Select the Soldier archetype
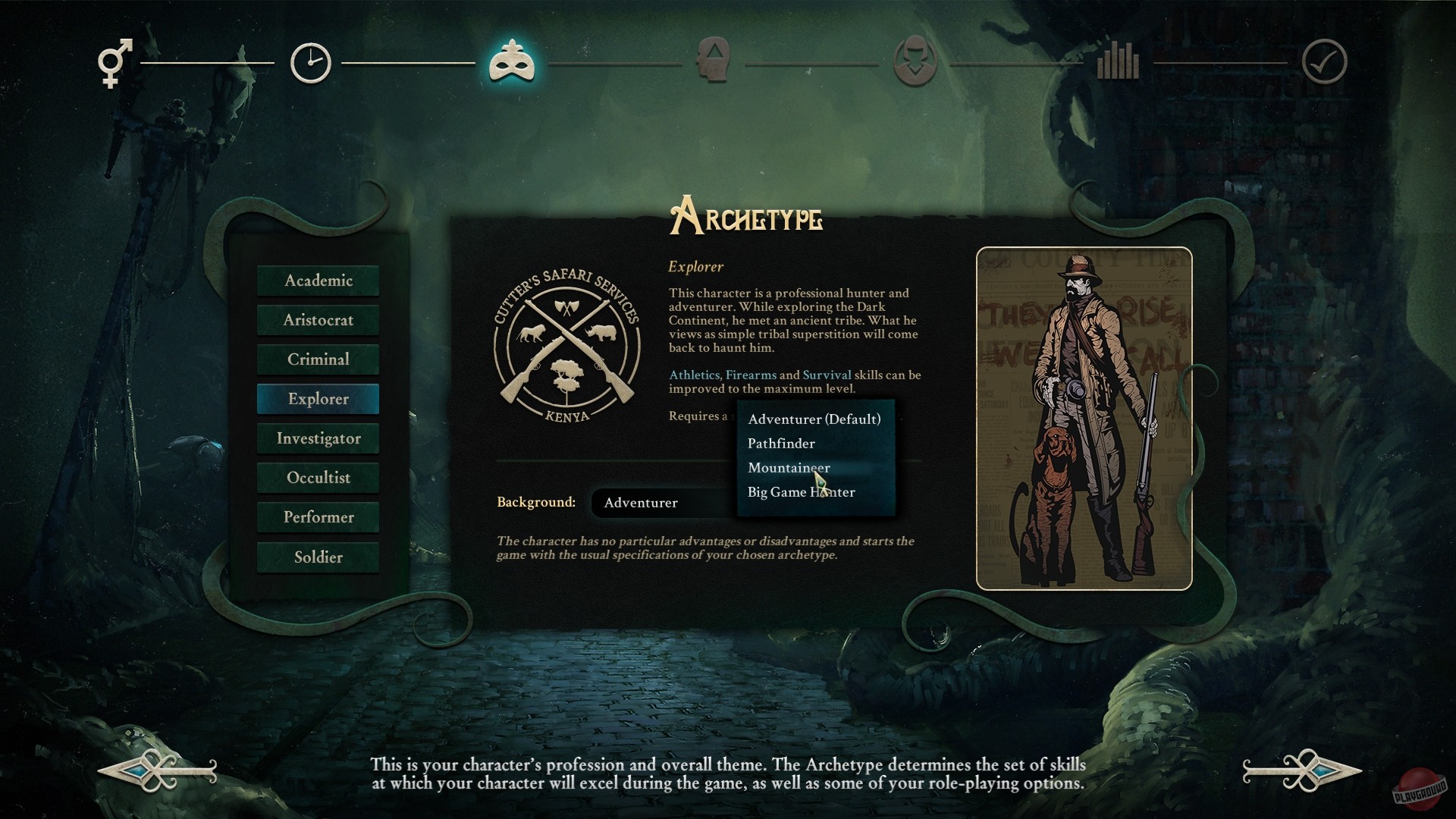1456x819 pixels. pyautogui.click(x=318, y=557)
